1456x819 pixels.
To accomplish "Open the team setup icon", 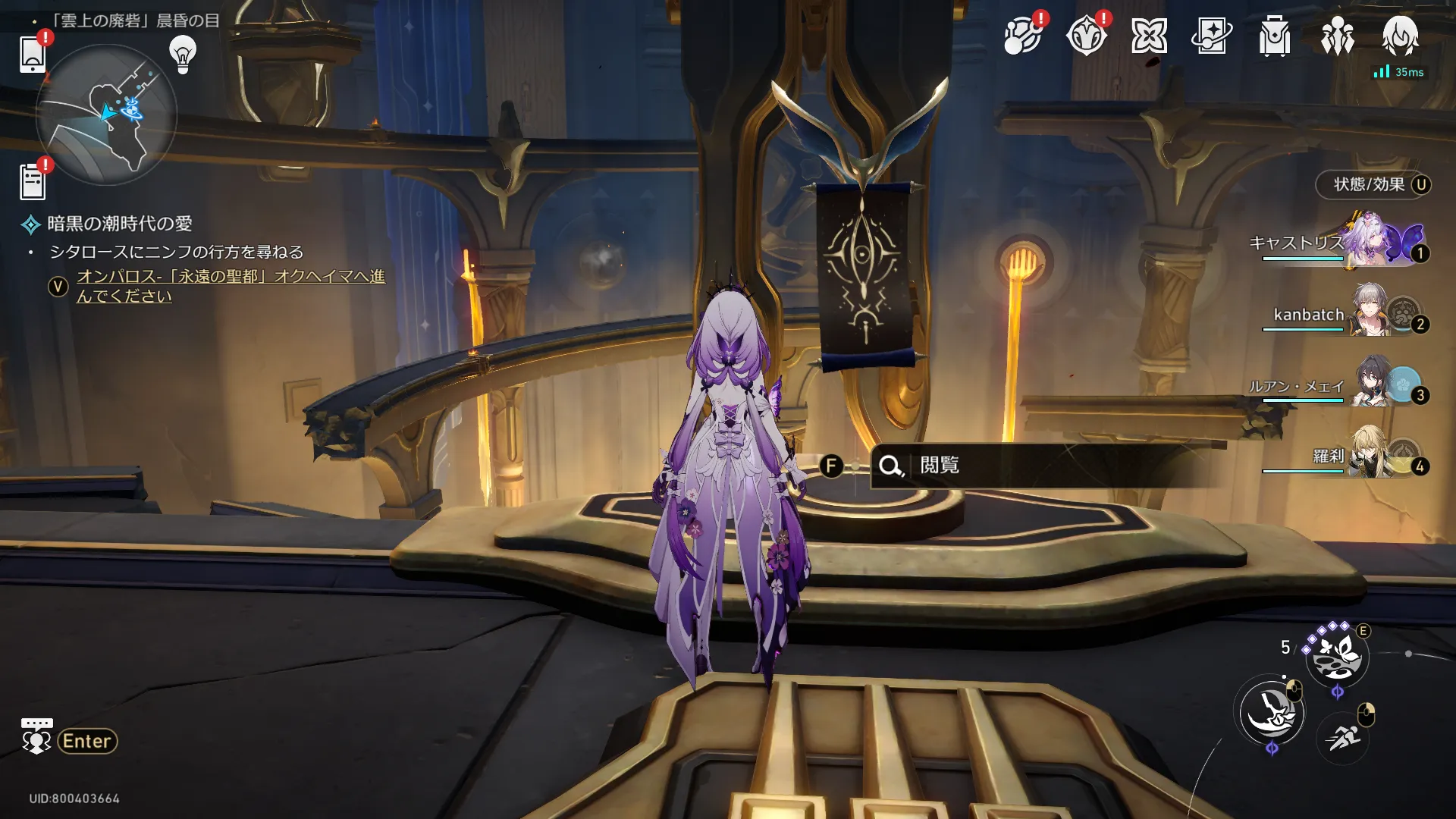I will [x=1337, y=36].
